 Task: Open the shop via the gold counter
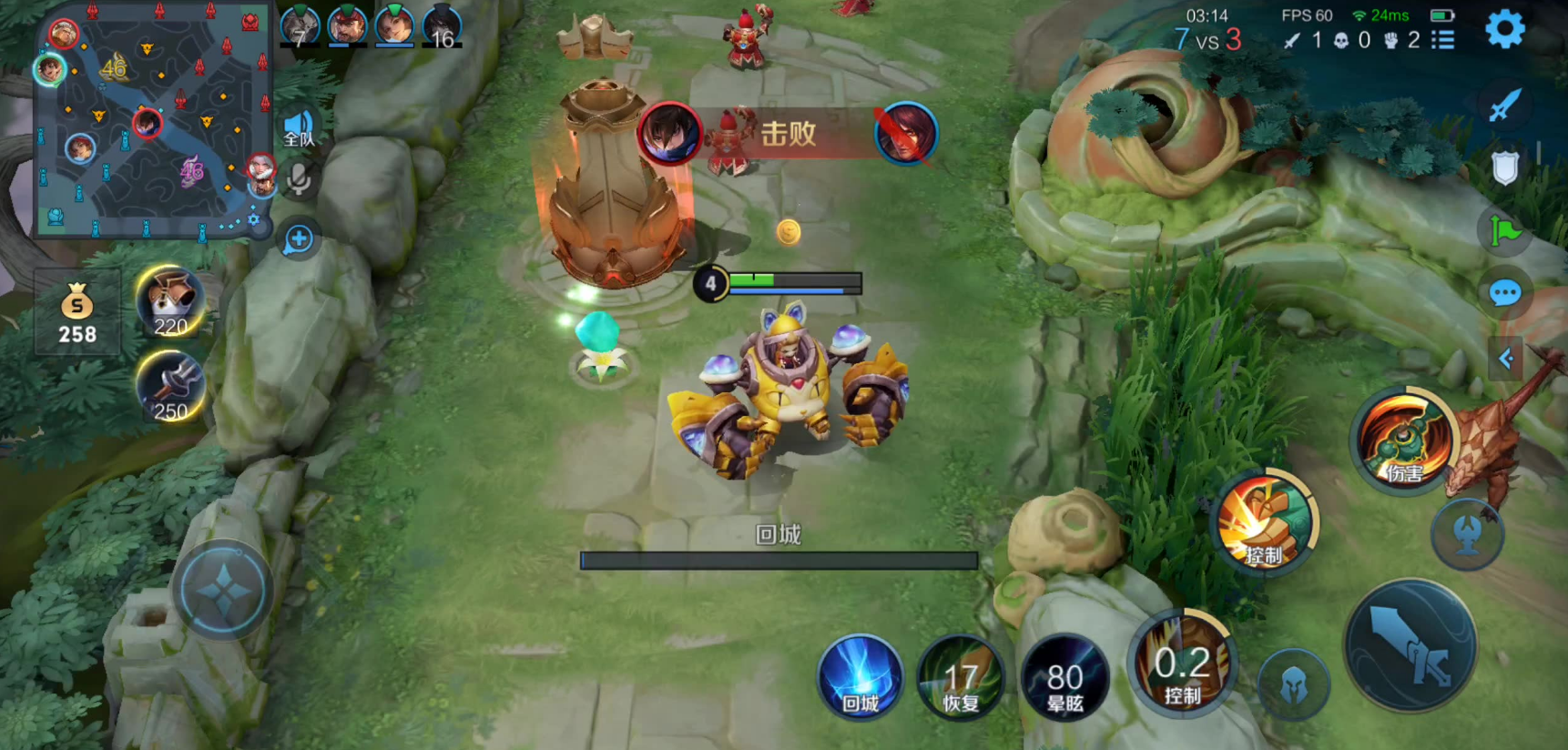tap(77, 312)
